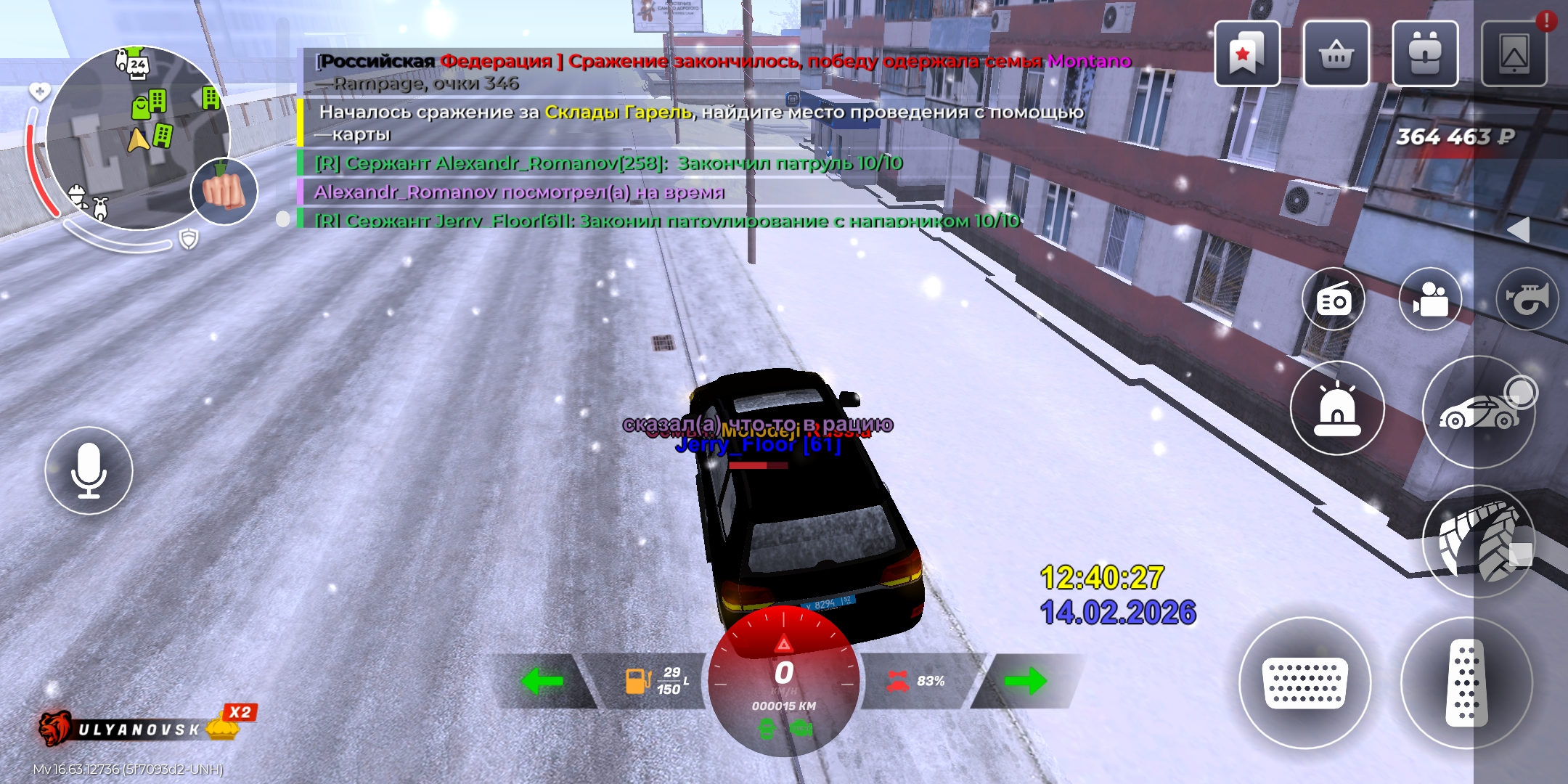Open the shopping basket store
The image size is (1568, 784).
click(1336, 54)
